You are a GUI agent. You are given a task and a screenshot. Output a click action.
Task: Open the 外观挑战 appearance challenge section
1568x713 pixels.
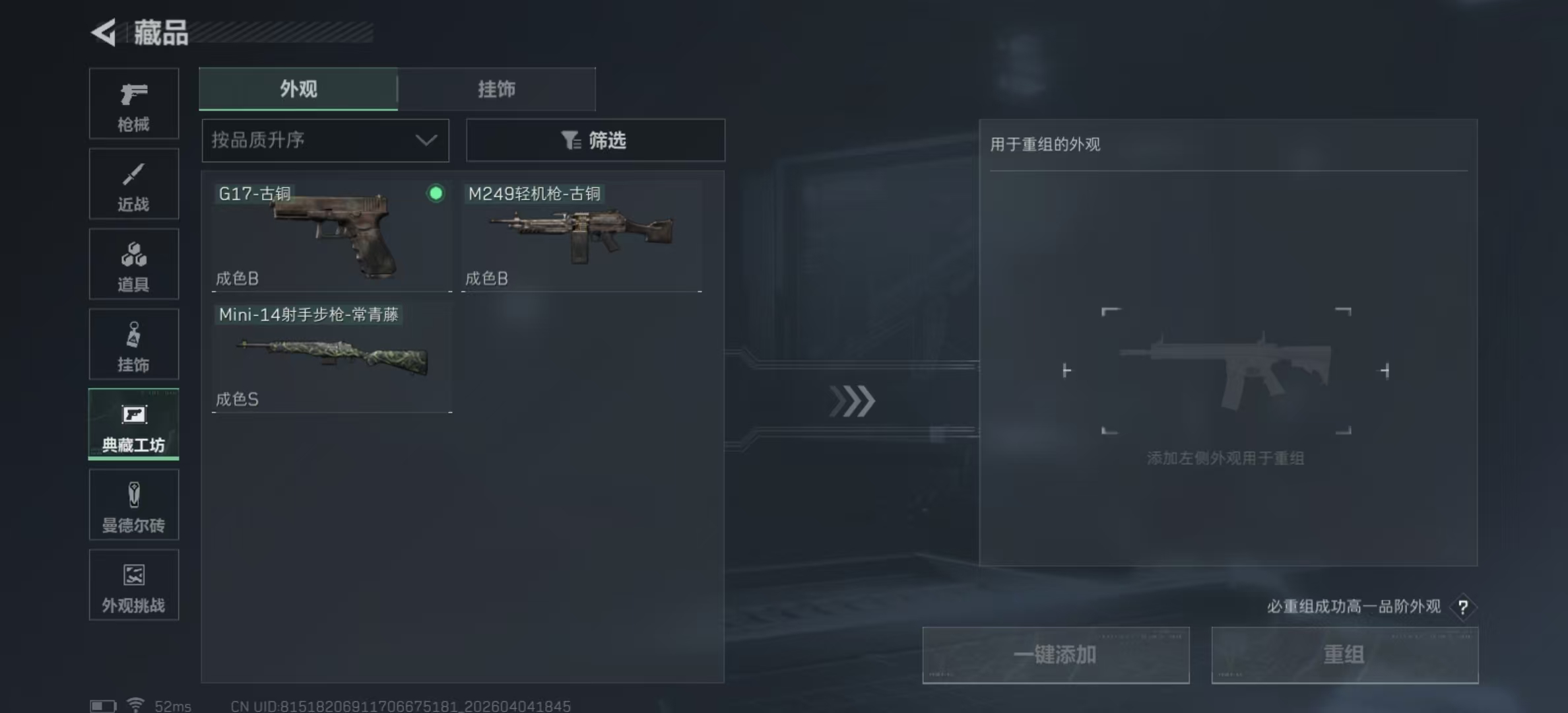[x=133, y=585]
